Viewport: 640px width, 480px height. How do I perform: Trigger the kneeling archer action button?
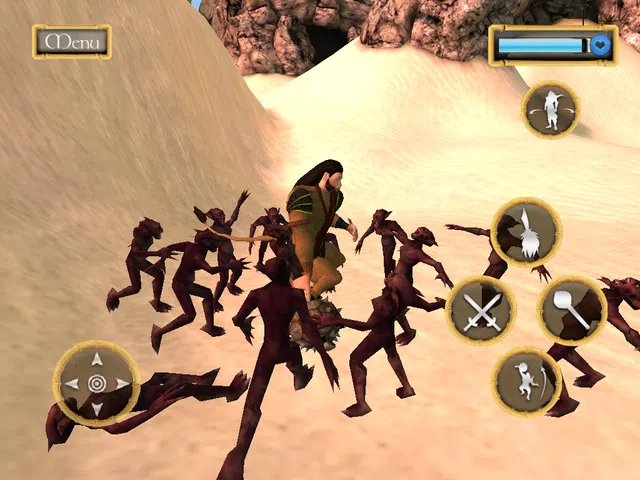[526, 382]
